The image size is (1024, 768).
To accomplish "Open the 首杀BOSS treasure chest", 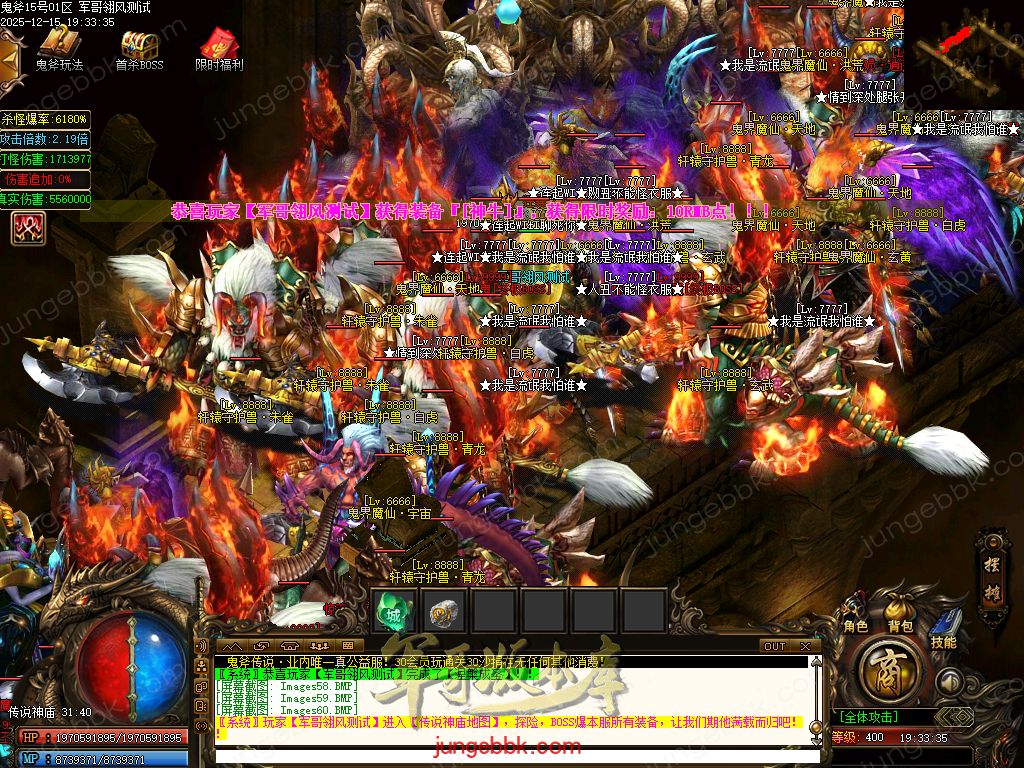I will click(x=139, y=44).
